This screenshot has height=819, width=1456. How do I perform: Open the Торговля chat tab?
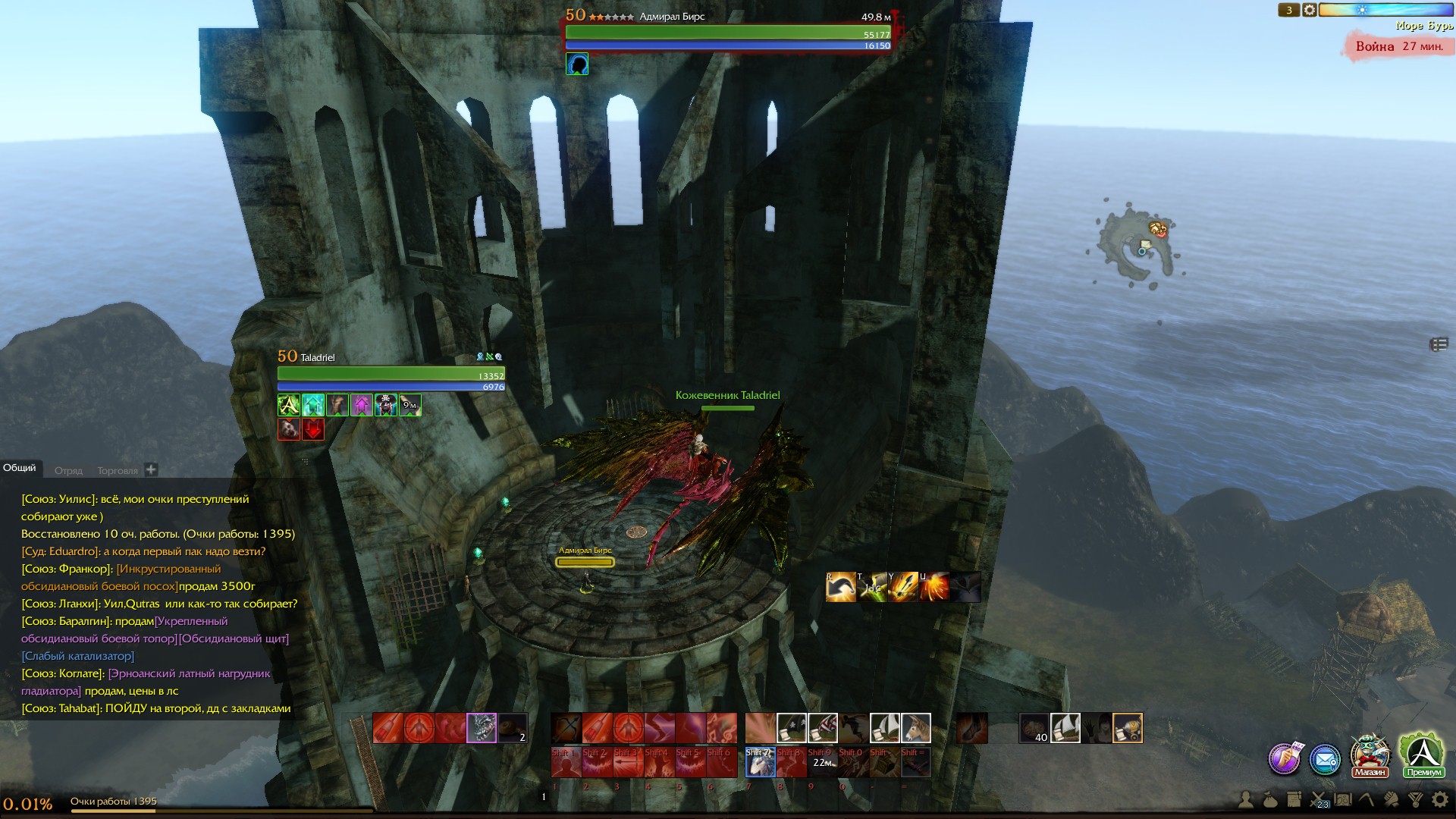pos(118,470)
